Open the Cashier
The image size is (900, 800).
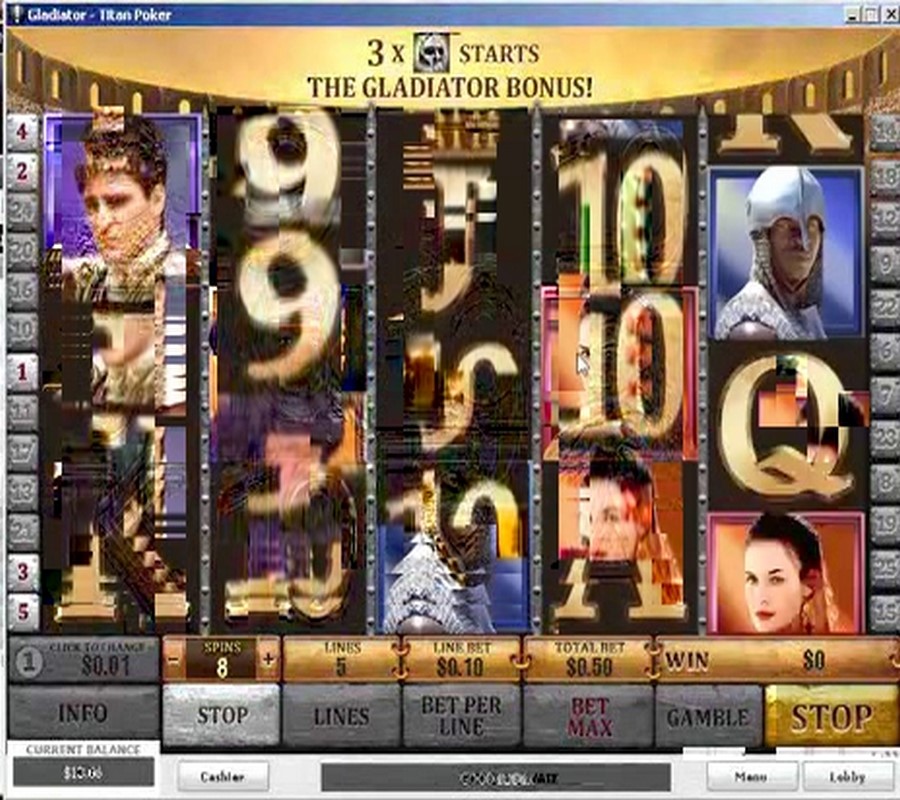223,776
